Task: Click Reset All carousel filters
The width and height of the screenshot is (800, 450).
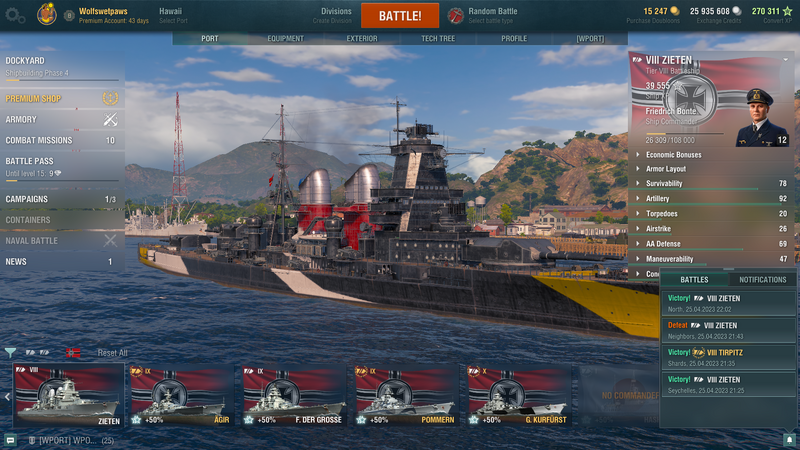Action: pyautogui.click(x=112, y=353)
